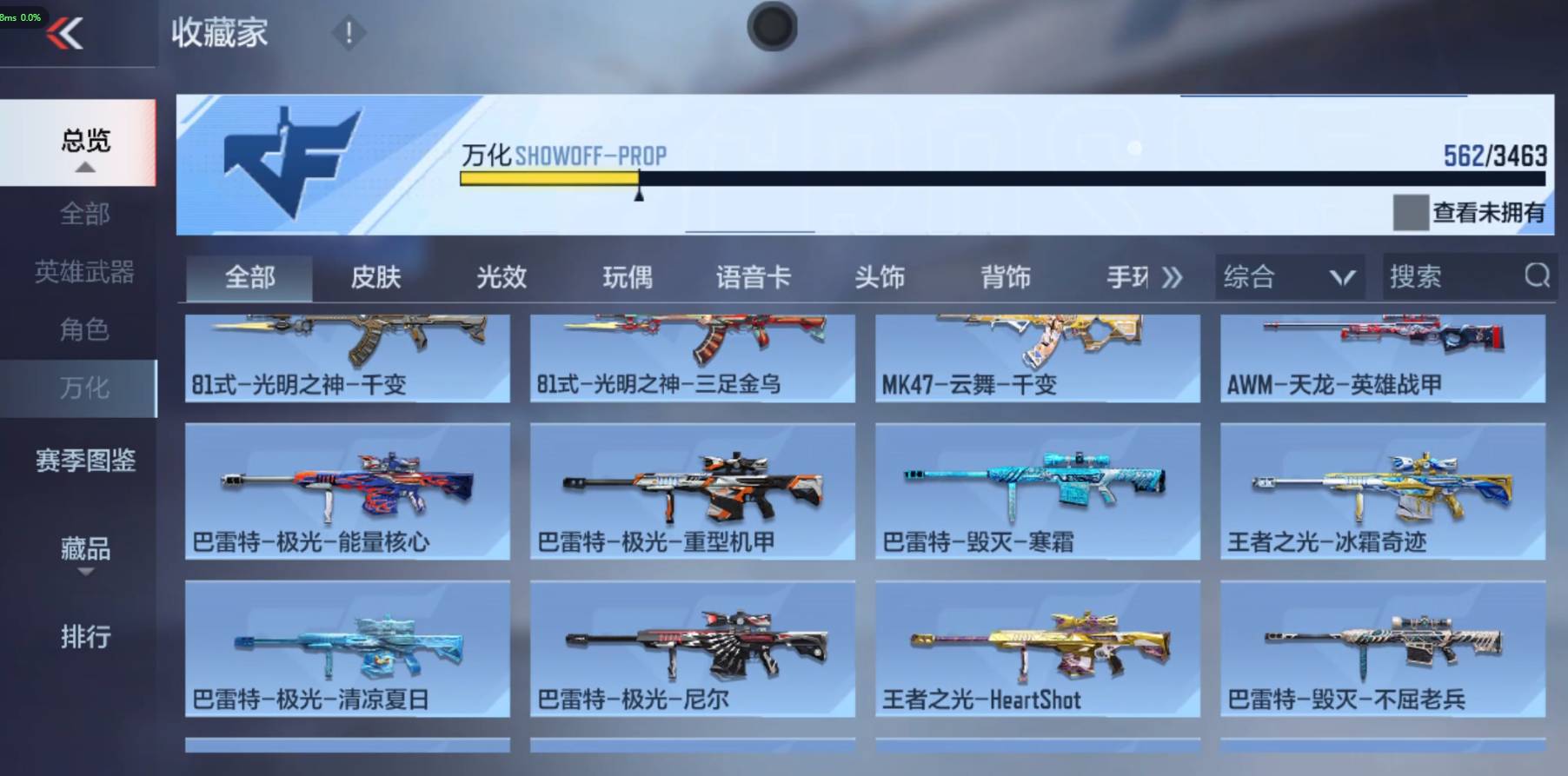
Task: Select 英雄武器 in the left sidebar
Action: (x=84, y=272)
